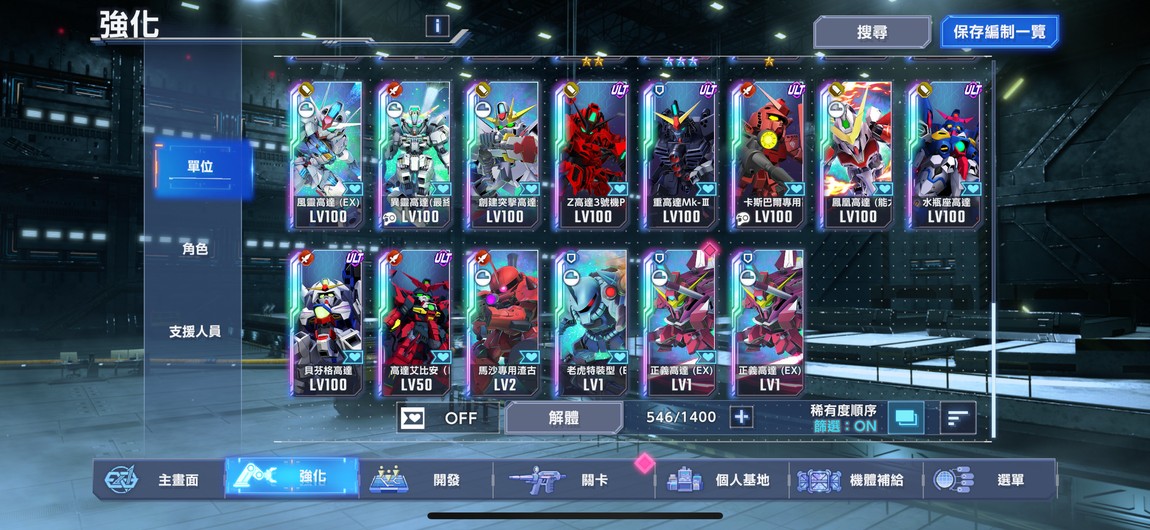Pick the 貝芬格高達 unit card
The image size is (1150, 530).
click(328, 322)
